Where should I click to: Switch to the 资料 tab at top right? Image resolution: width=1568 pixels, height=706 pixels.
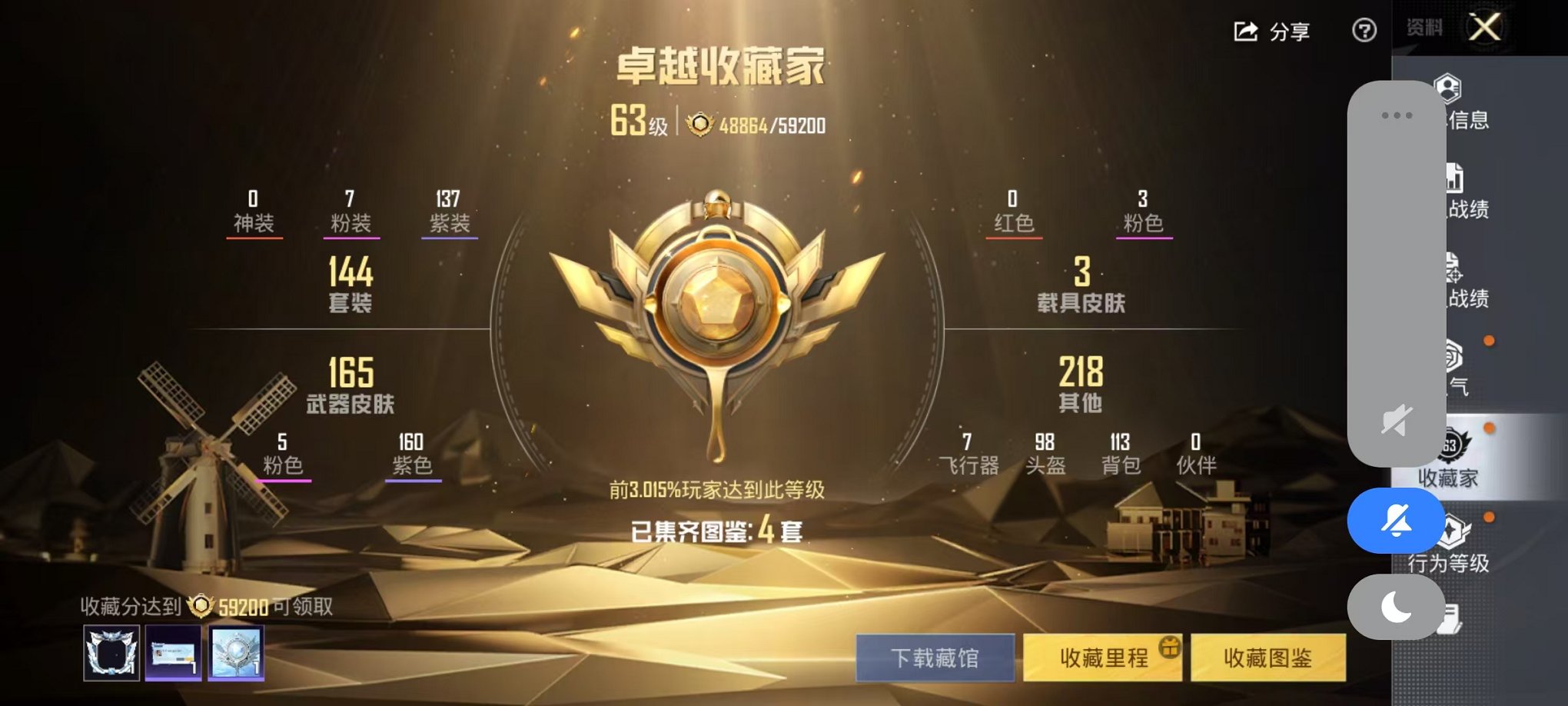[1423, 27]
